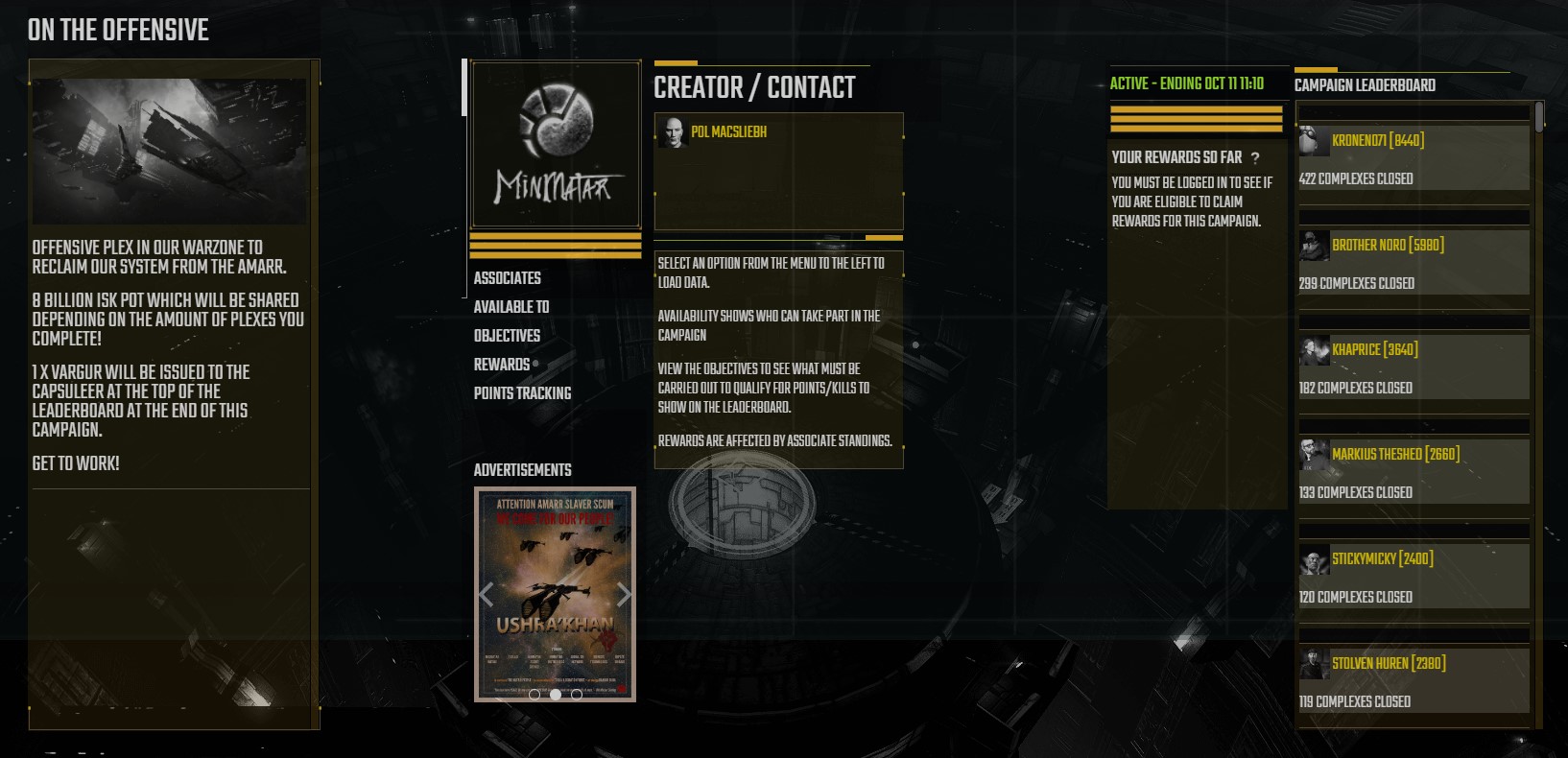Show the campaign Objectives
Image resolution: width=1568 pixels, height=758 pixels.
pos(507,336)
